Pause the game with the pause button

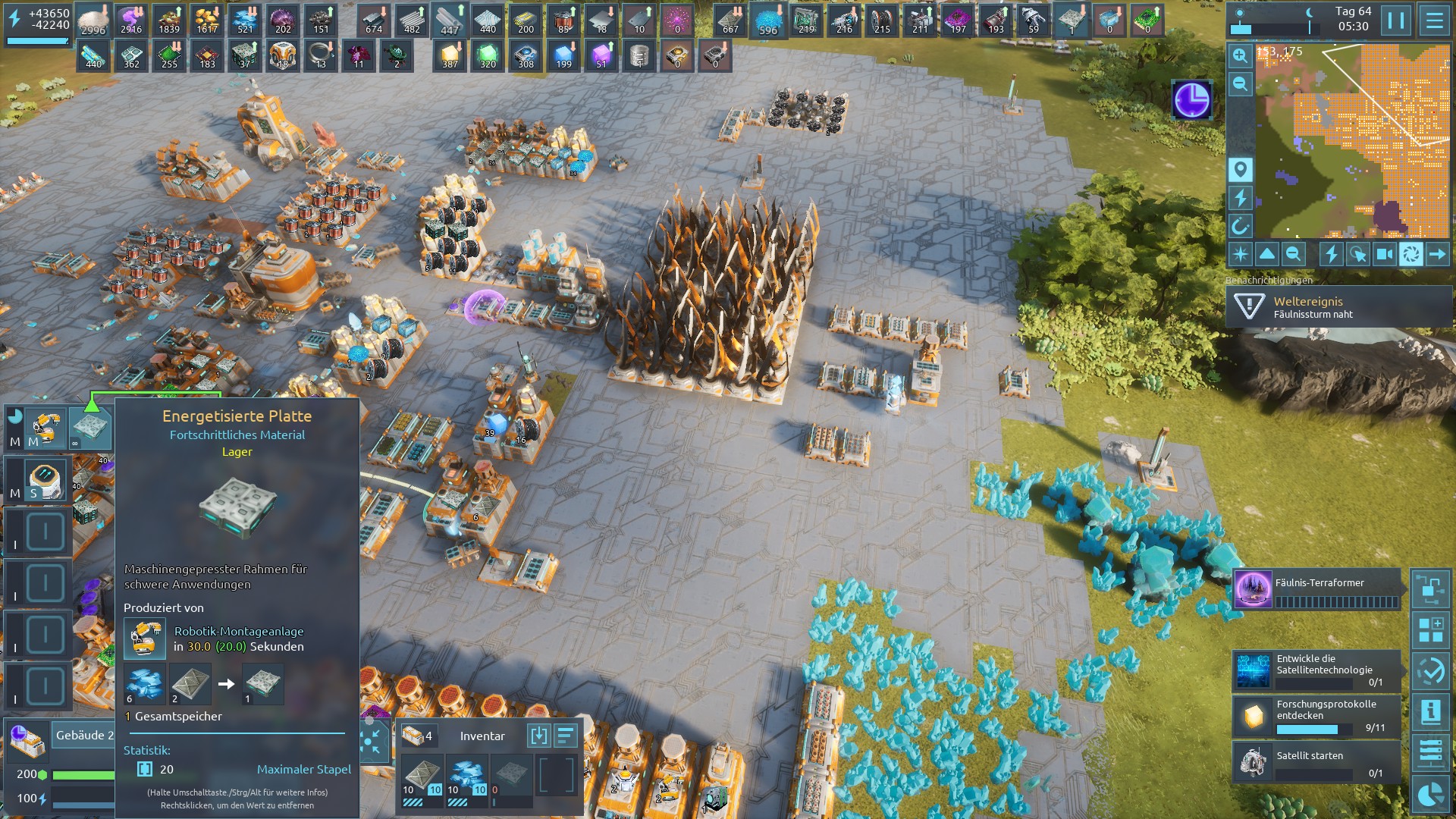tap(1396, 20)
